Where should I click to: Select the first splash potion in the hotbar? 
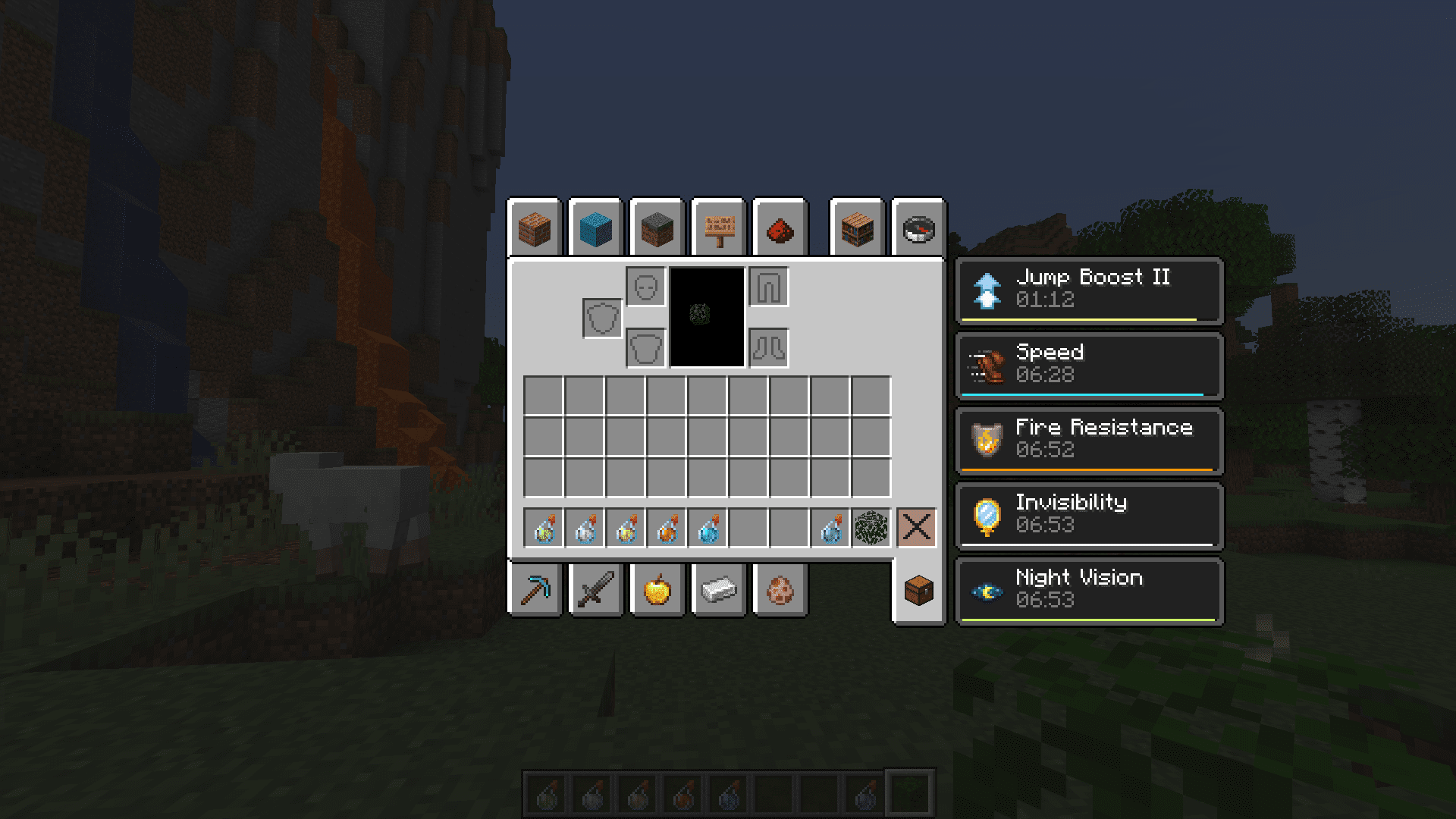(543, 529)
